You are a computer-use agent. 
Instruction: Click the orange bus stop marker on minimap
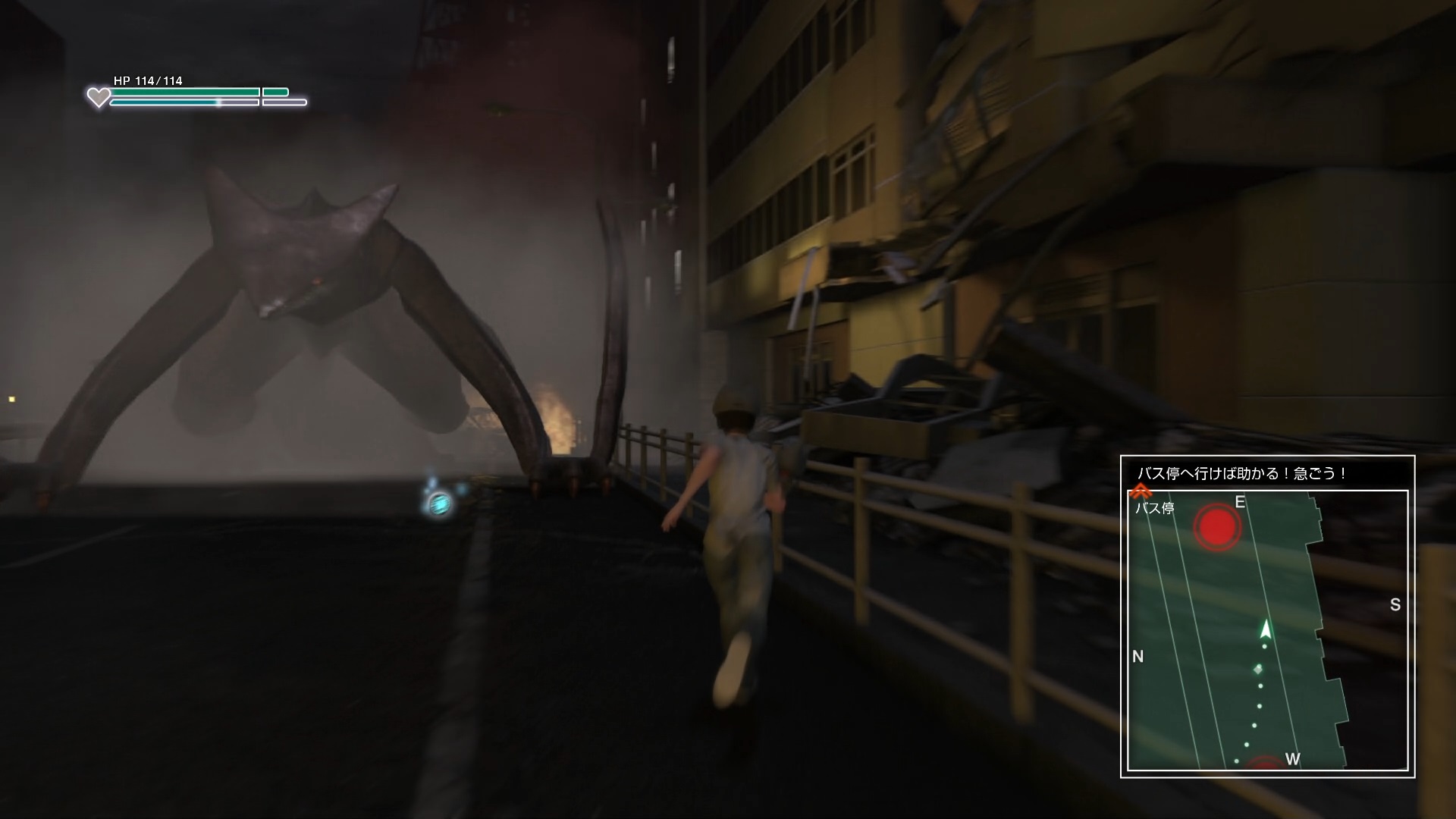tap(1140, 492)
